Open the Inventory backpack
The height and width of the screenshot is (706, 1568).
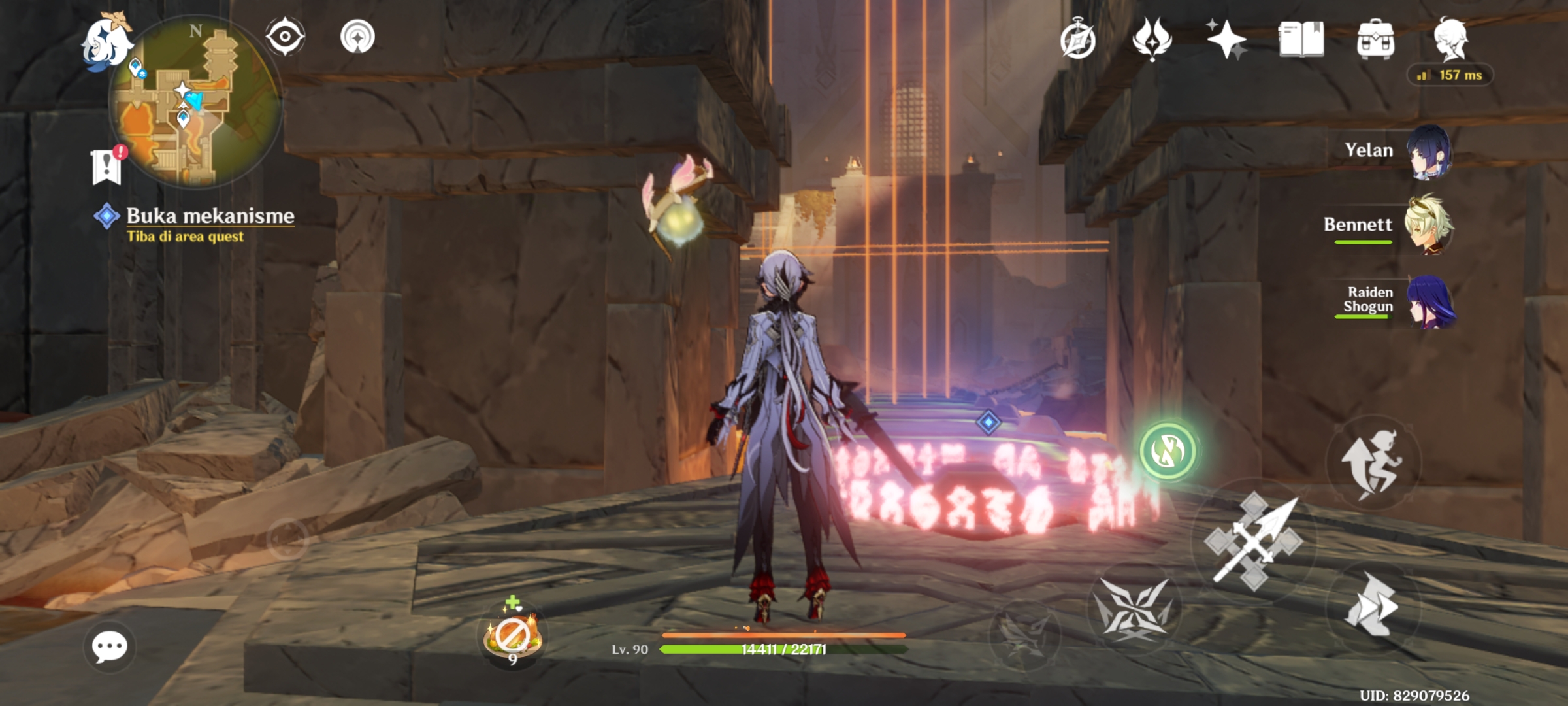(x=1376, y=41)
